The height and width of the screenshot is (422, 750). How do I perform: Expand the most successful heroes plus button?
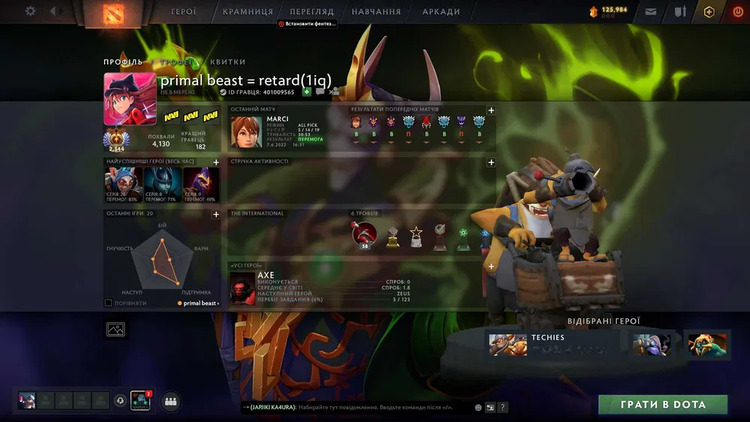click(216, 160)
